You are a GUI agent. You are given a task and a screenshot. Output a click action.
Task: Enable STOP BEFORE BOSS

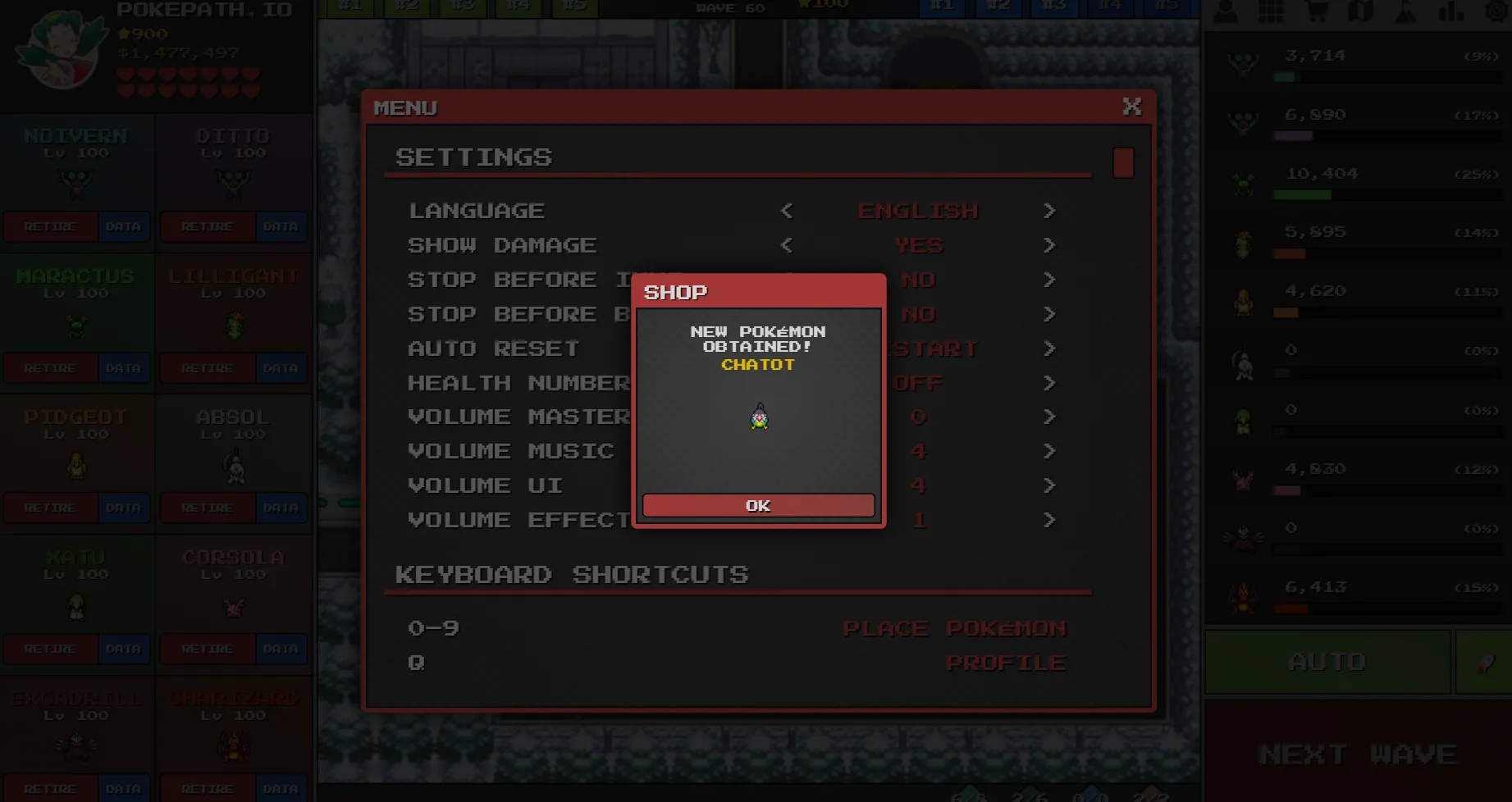(x=1050, y=314)
